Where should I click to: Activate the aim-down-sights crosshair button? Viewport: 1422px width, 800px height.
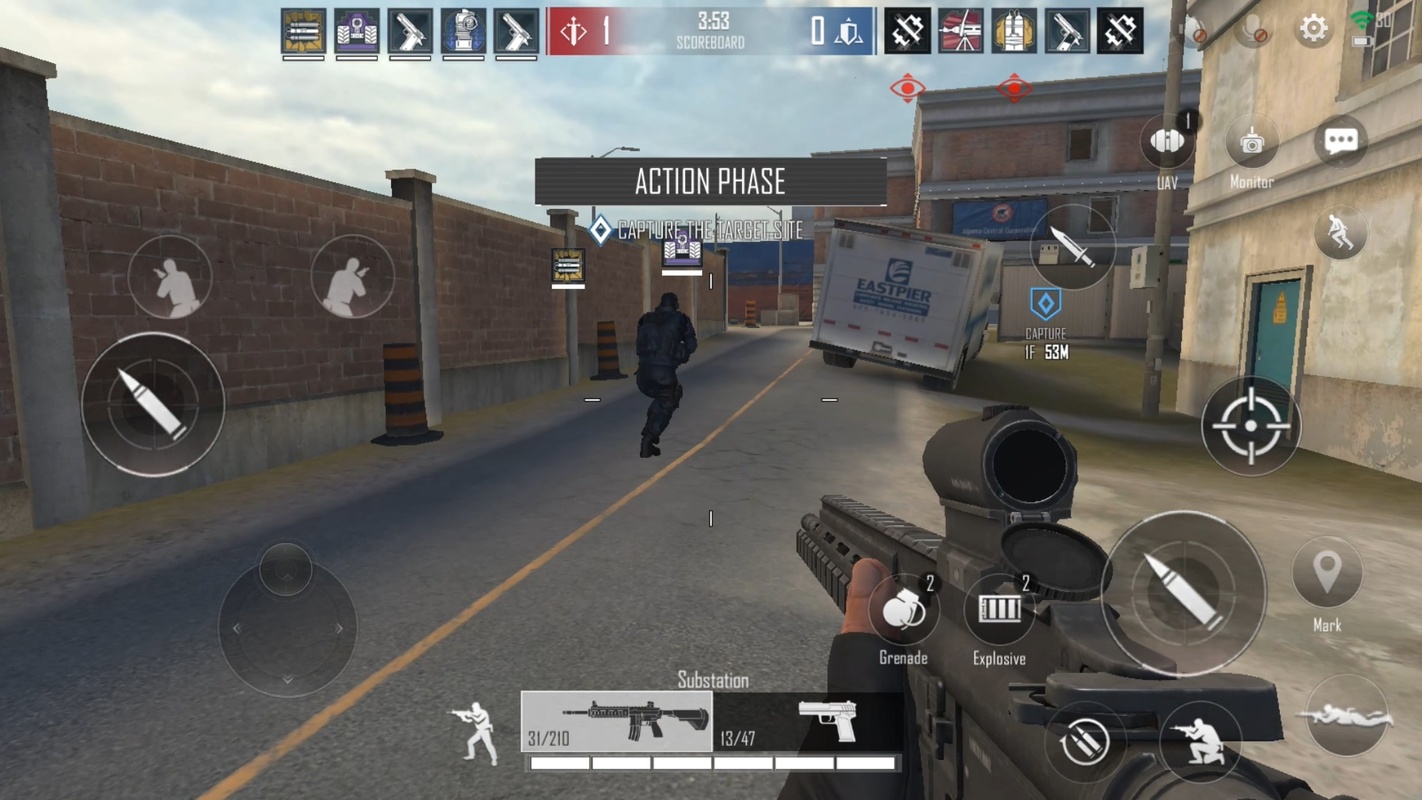coord(1250,426)
